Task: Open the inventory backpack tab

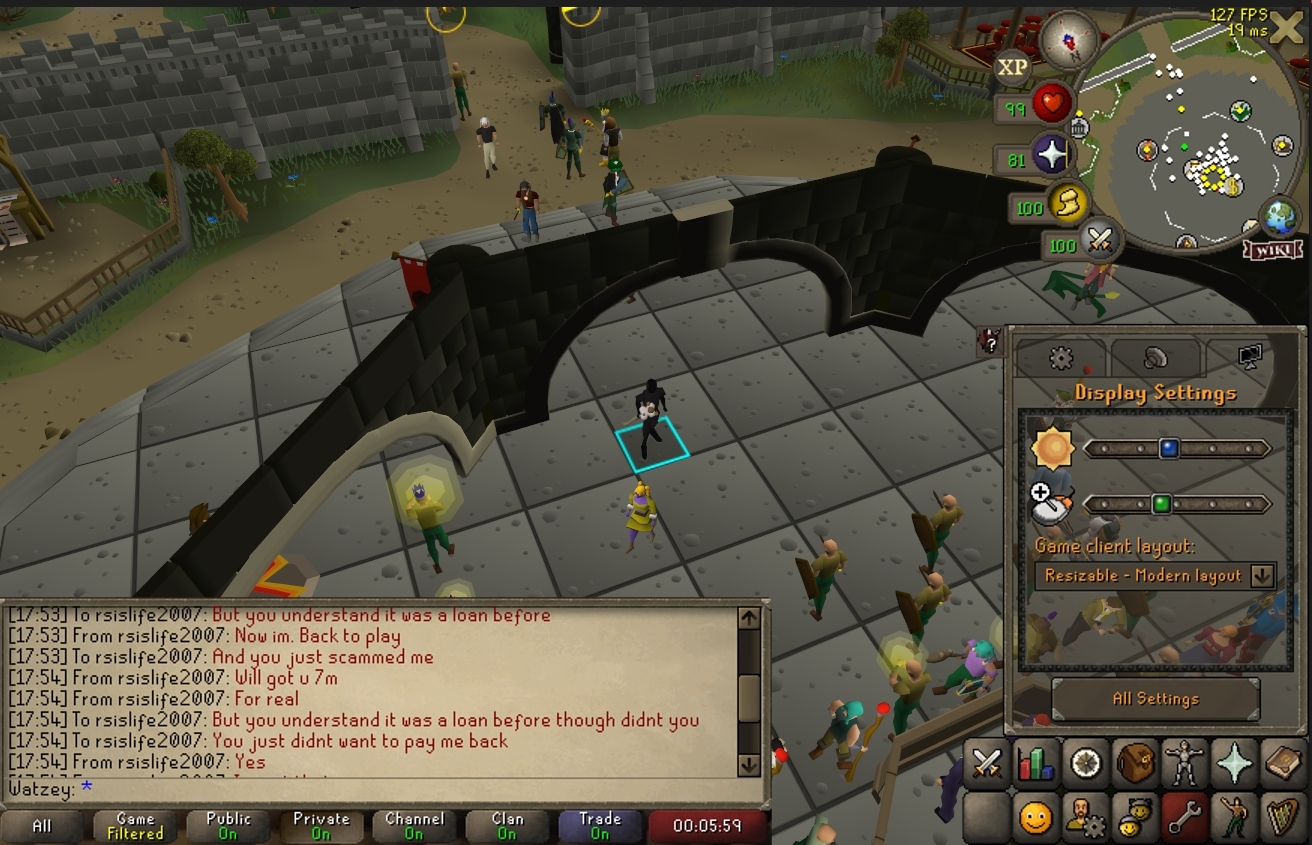Action: pos(1135,765)
